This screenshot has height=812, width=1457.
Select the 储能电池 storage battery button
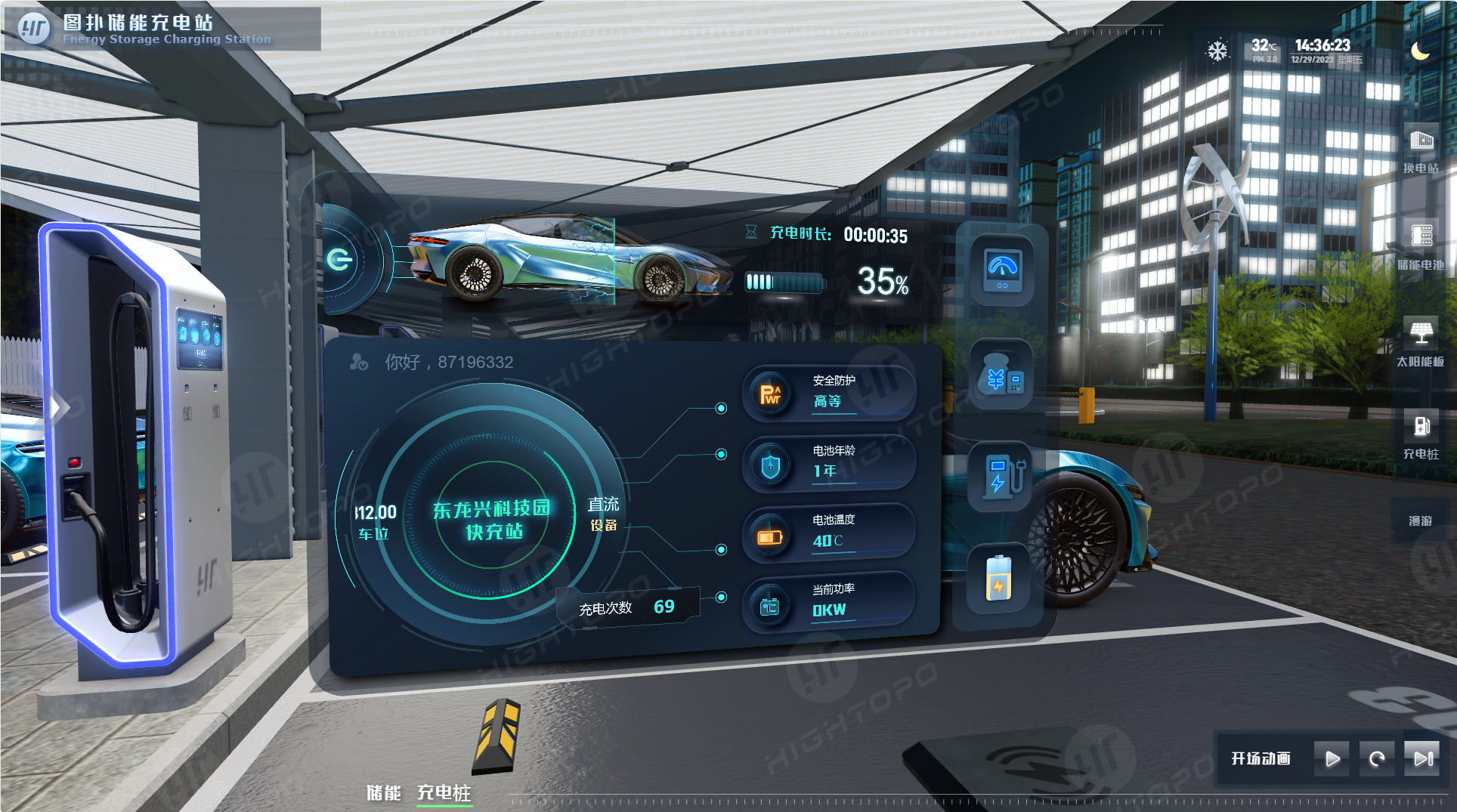click(1421, 246)
